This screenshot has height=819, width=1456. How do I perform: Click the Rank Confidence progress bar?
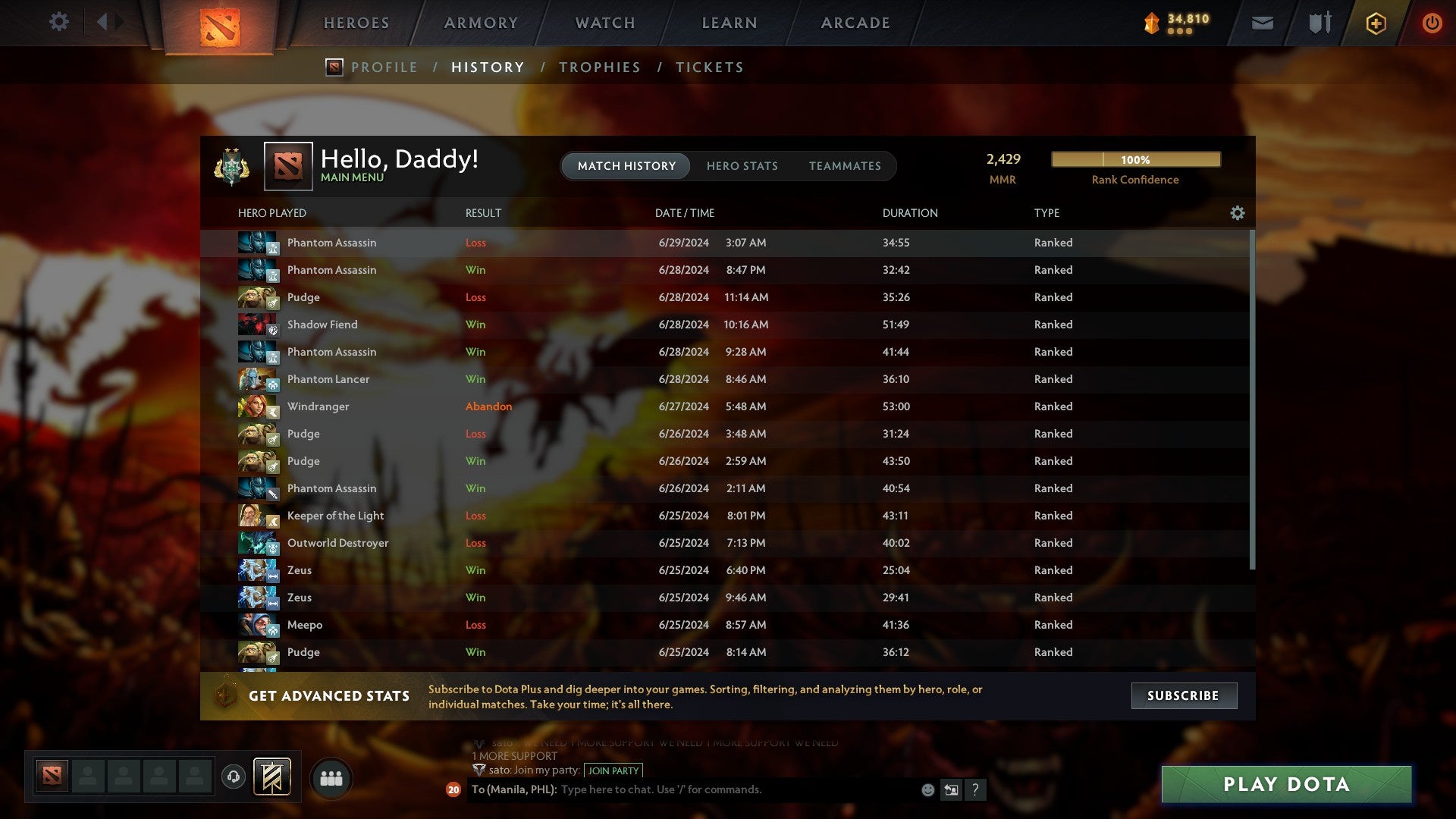1135,159
